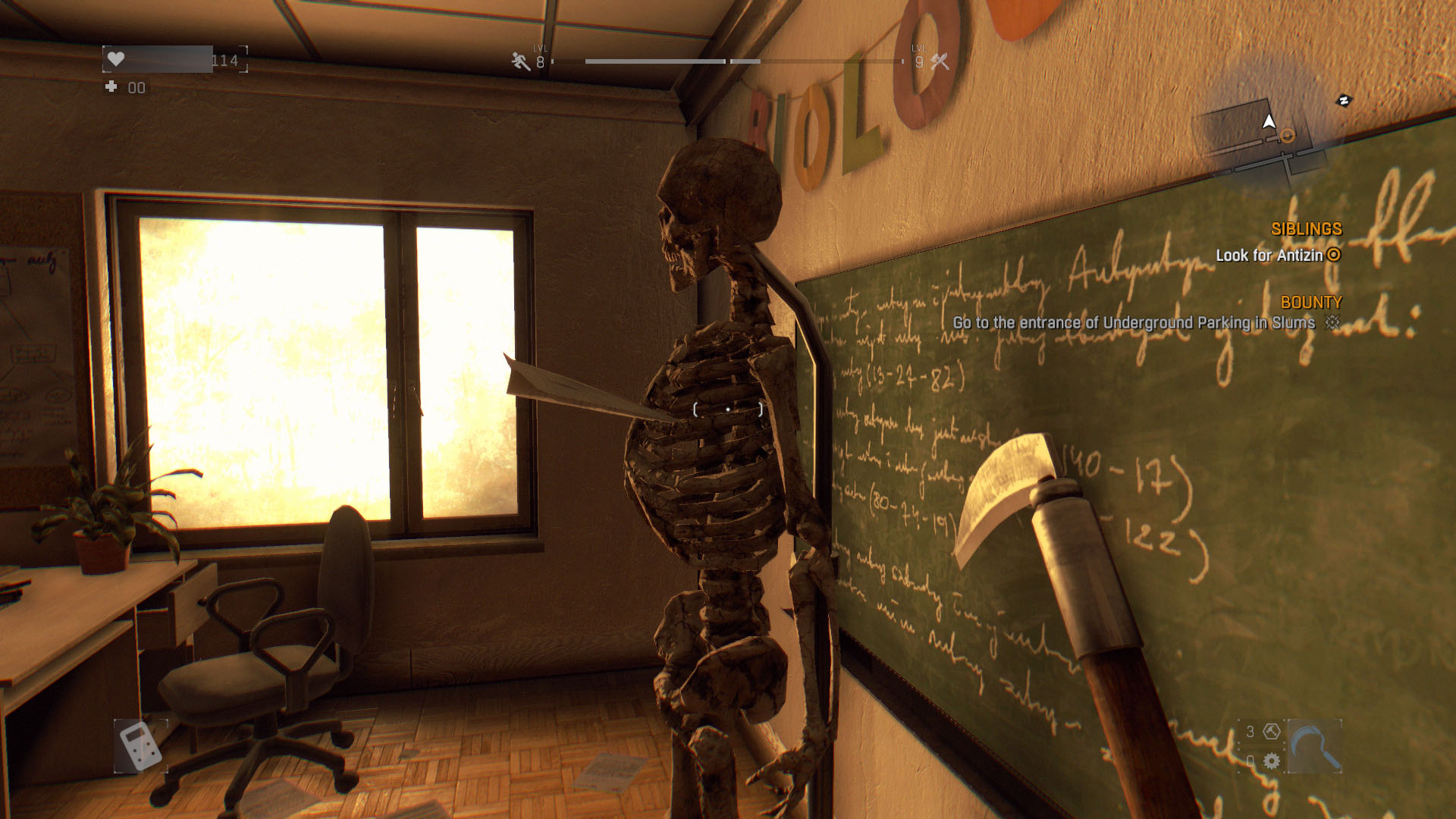Viewport: 1456px width, 819px height.
Task: Click the hammer repair count icon
Action: click(1272, 732)
